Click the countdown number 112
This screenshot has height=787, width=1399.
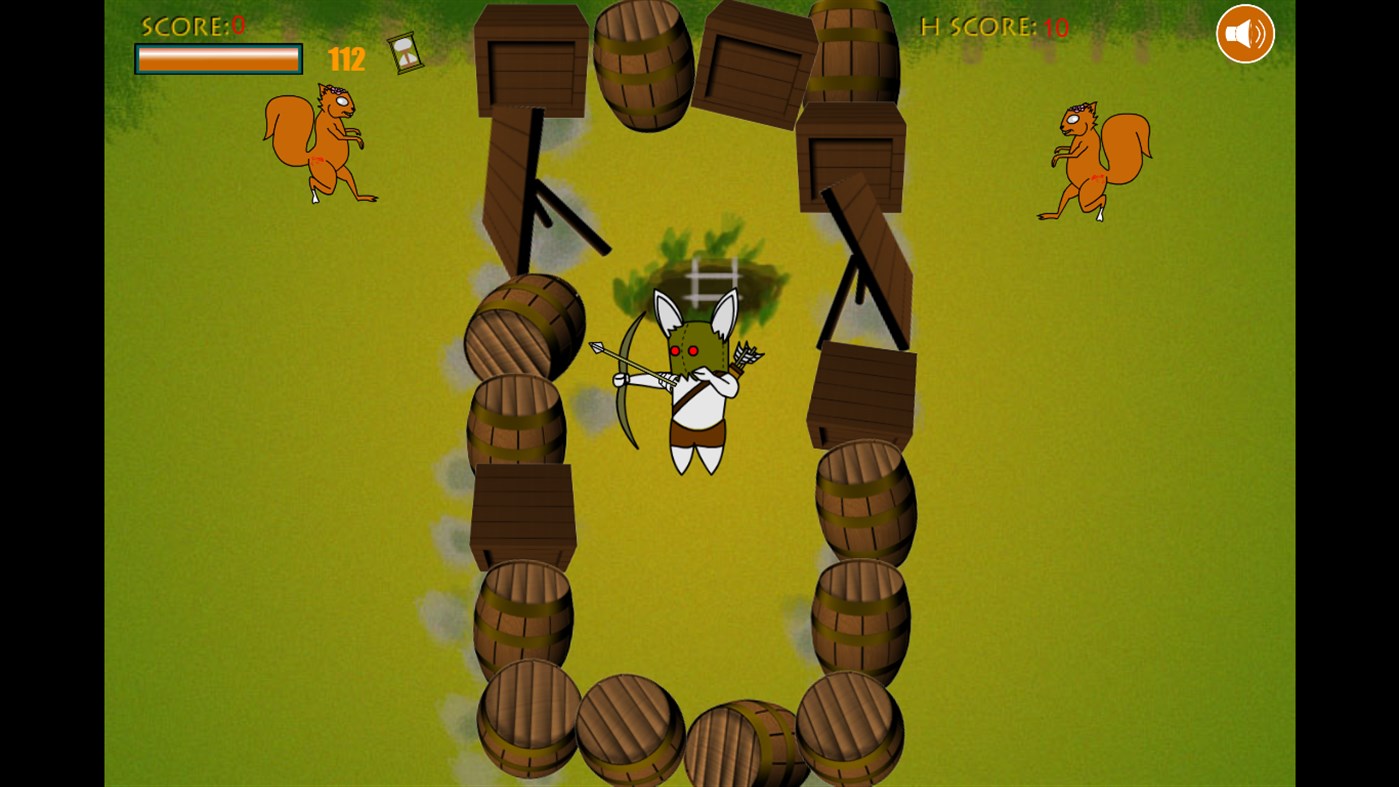pos(346,59)
